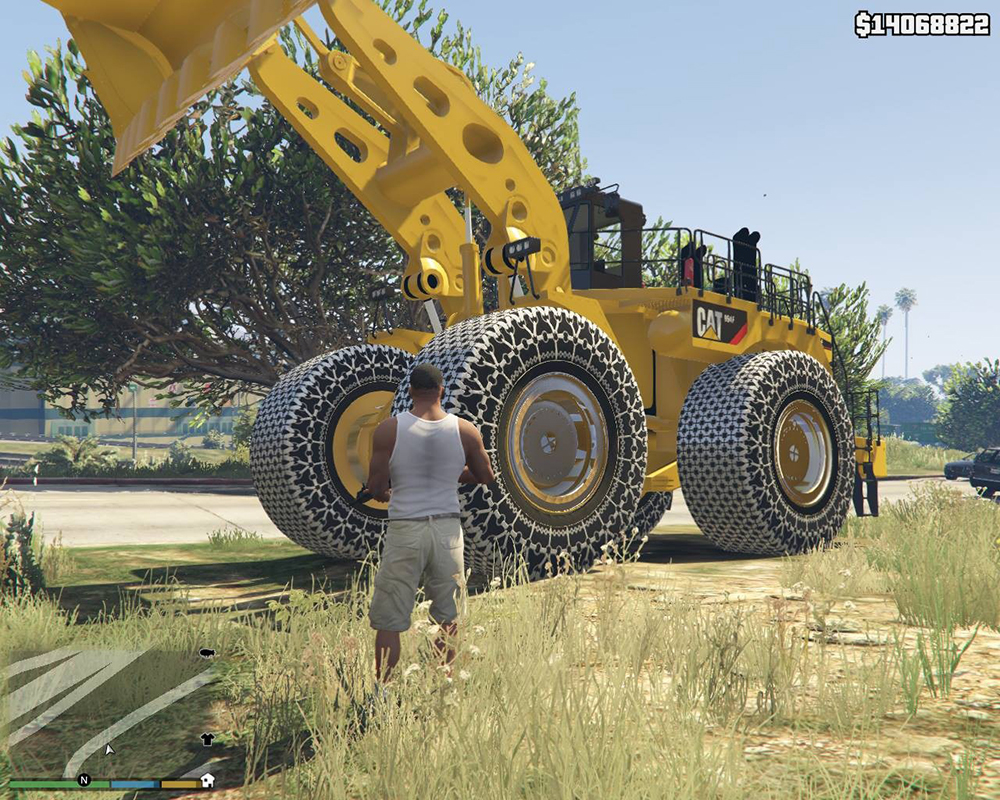Screen dimensions: 1000x800
Task: Select the safehouse house blip
Action: pos(208,780)
